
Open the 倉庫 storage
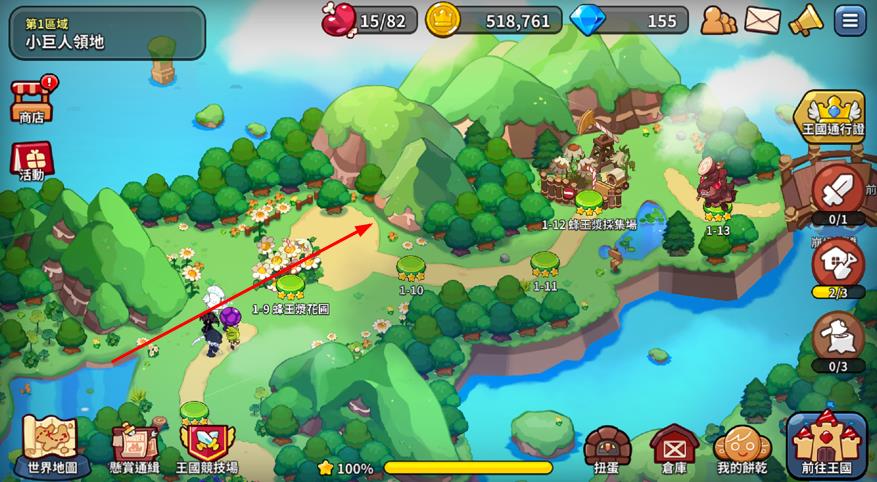pos(673,449)
